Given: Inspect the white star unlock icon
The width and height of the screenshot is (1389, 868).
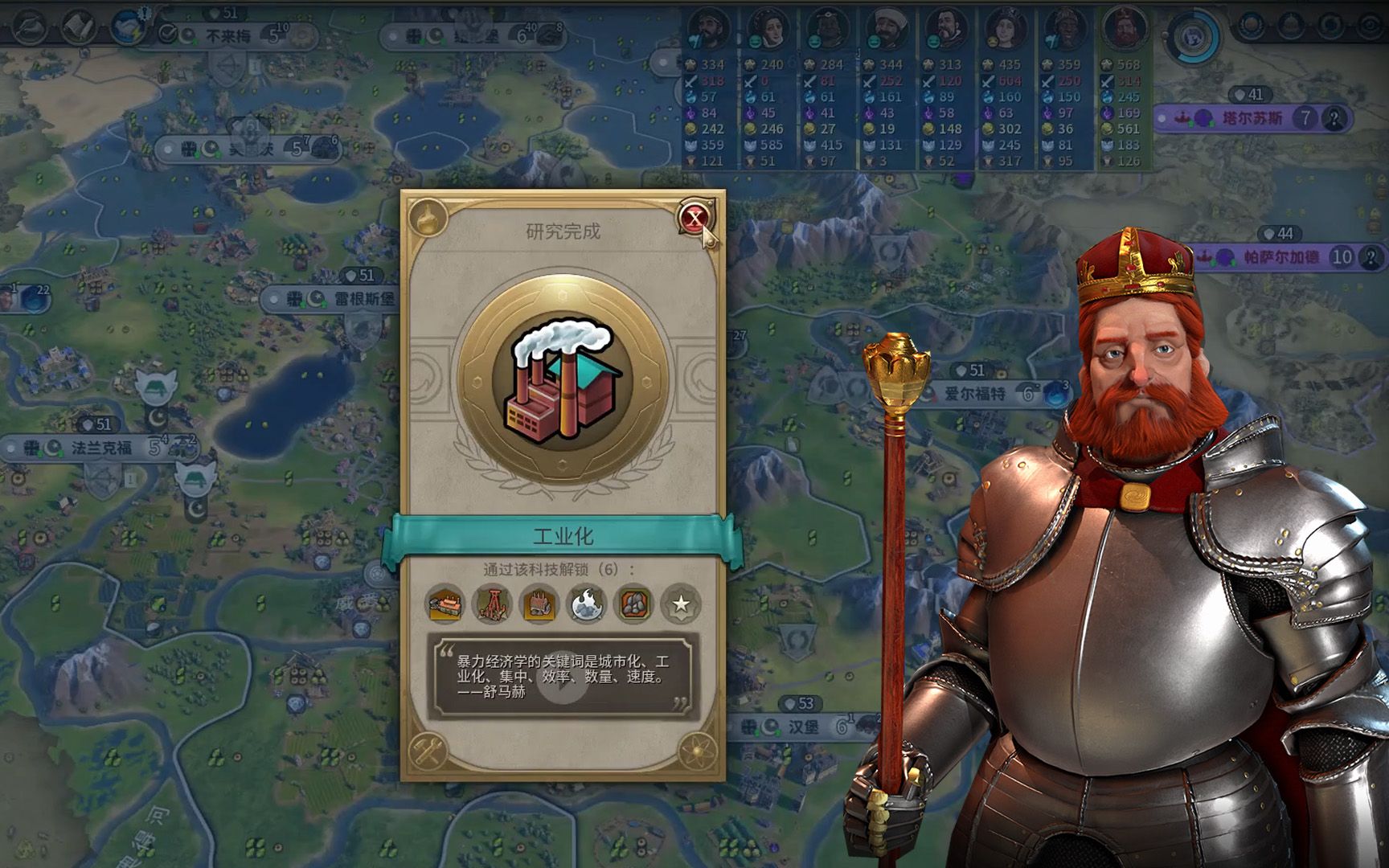Looking at the screenshot, I should [x=681, y=604].
